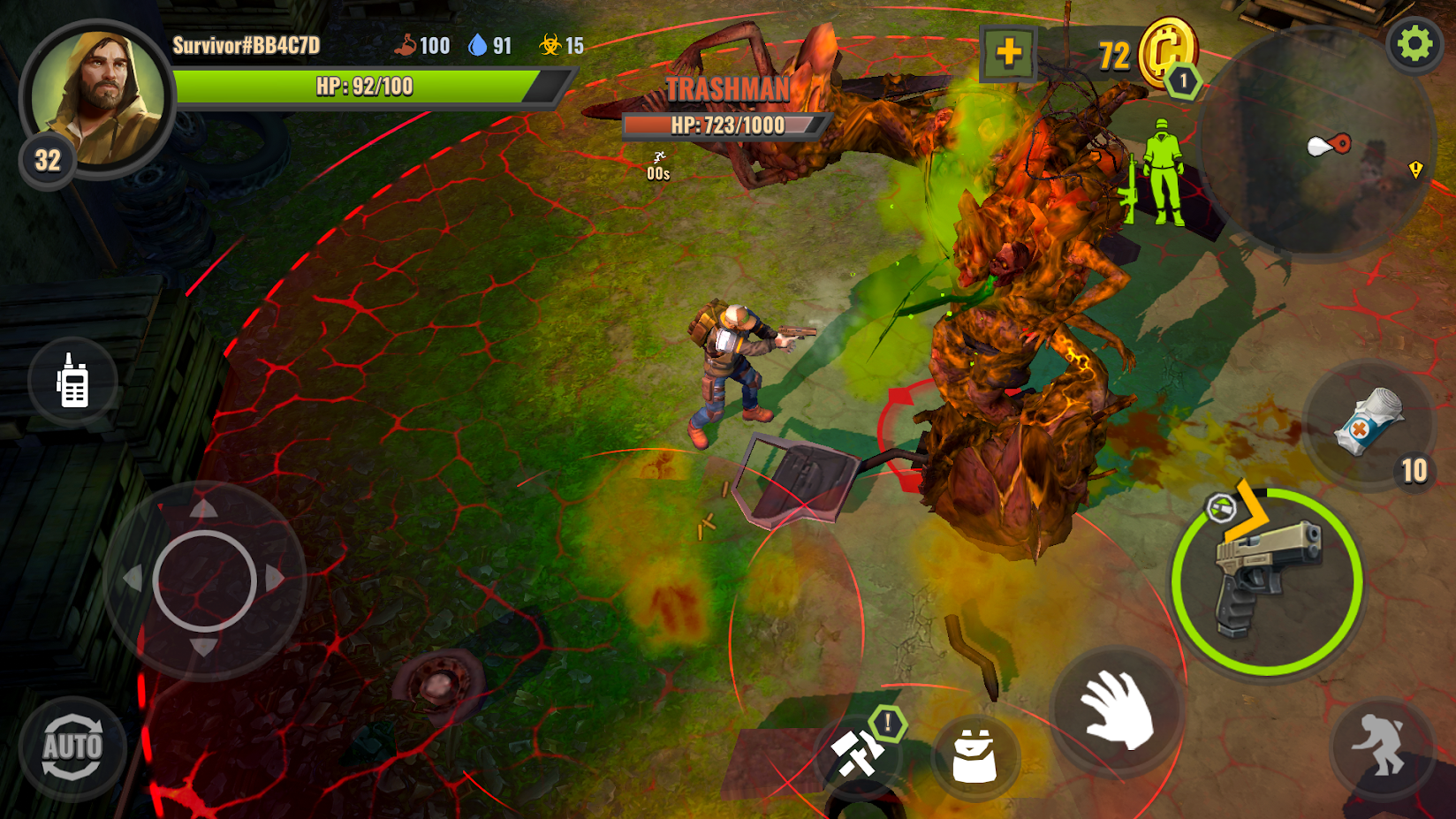This screenshot has height=819, width=1456.
Task: Fire the equipped pistol weapon button
Action: [1267, 581]
